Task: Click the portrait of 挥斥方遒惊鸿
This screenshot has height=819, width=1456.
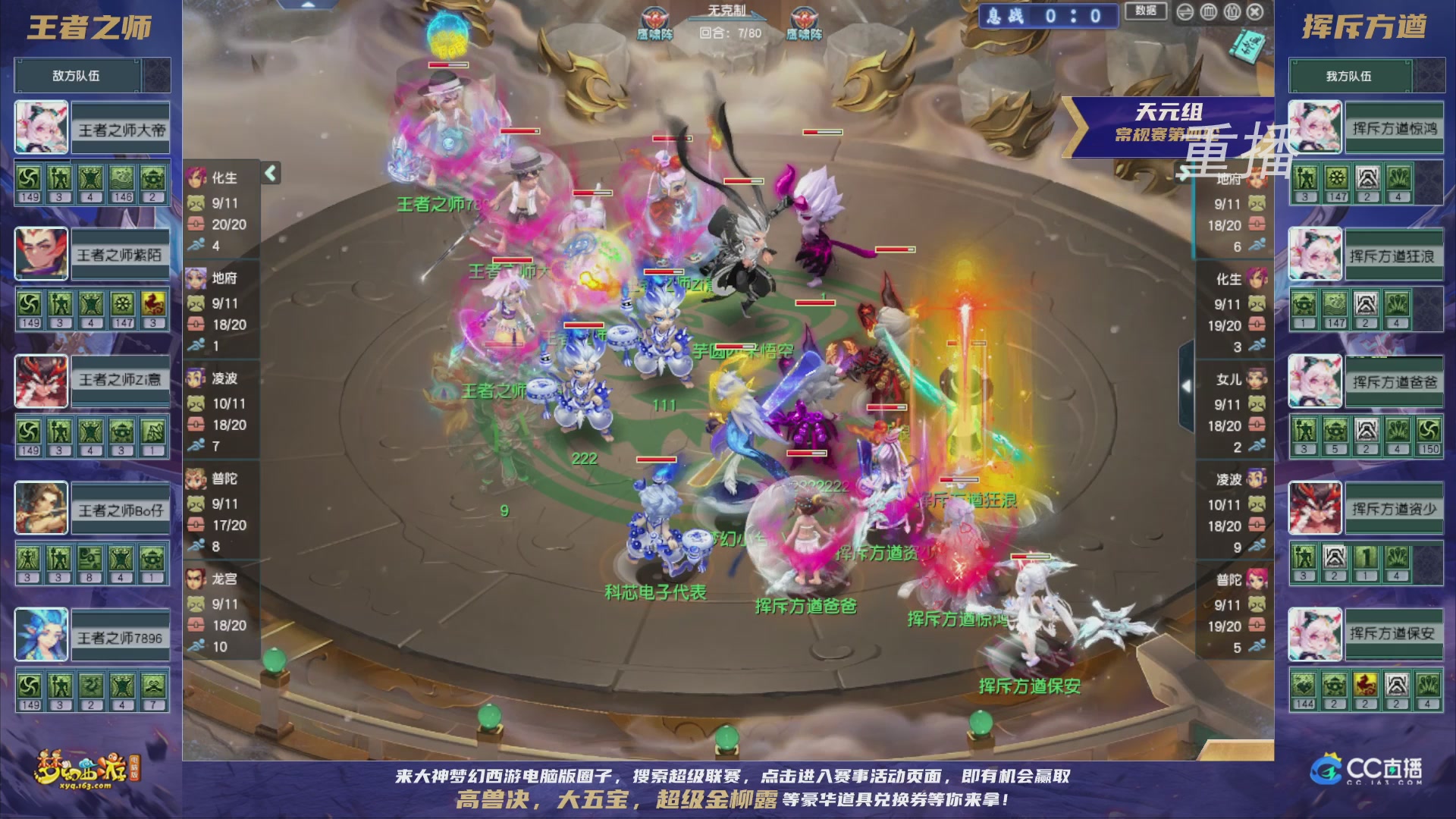Action: [x=1314, y=127]
